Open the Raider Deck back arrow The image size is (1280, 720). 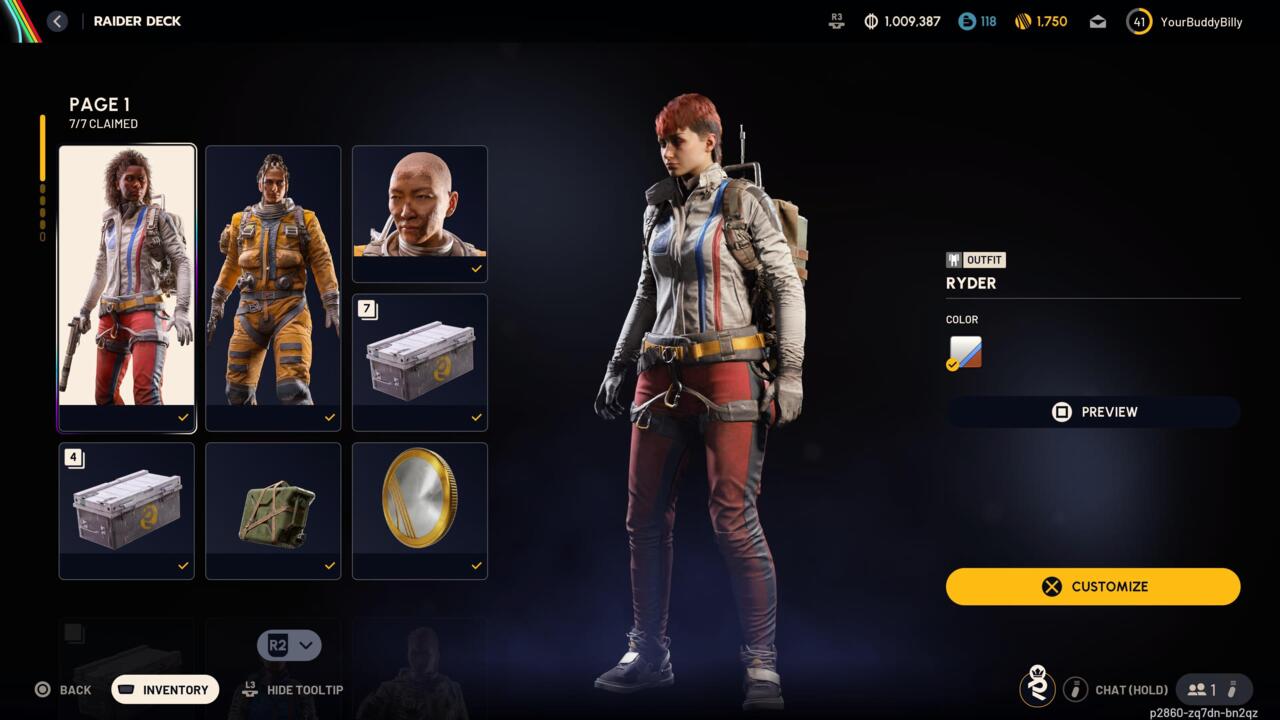[57, 21]
